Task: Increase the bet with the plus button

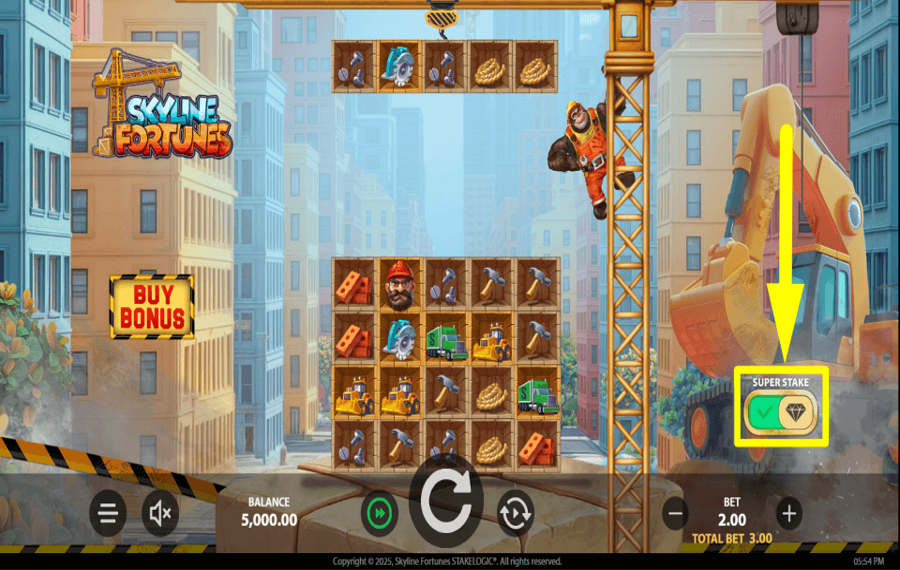Action: point(789,514)
